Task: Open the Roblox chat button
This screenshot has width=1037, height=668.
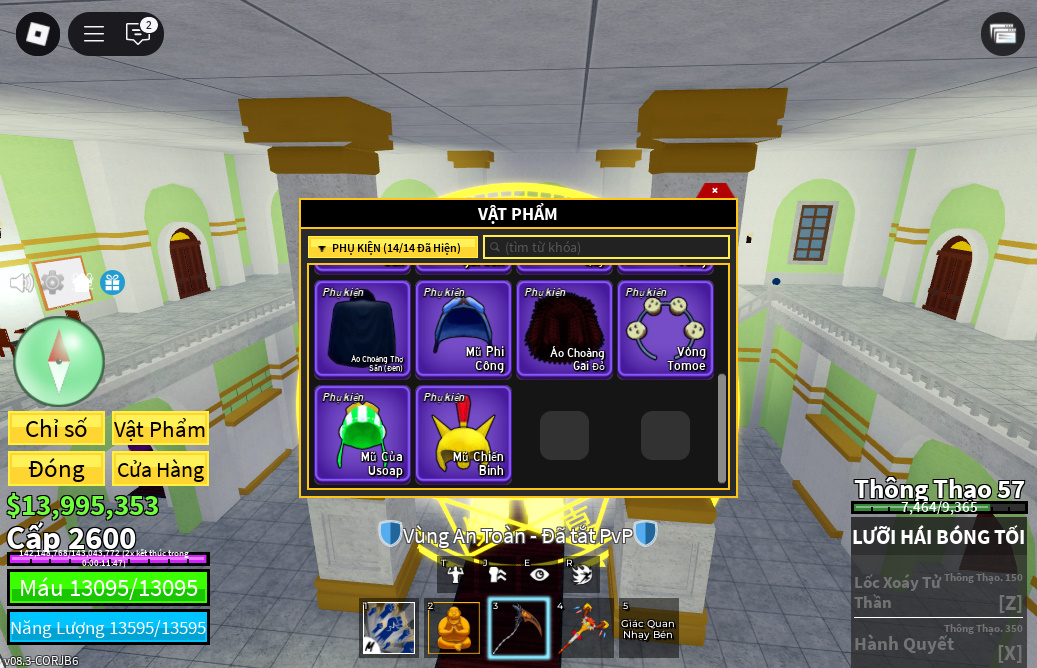Action: click(x=138, y=33)
